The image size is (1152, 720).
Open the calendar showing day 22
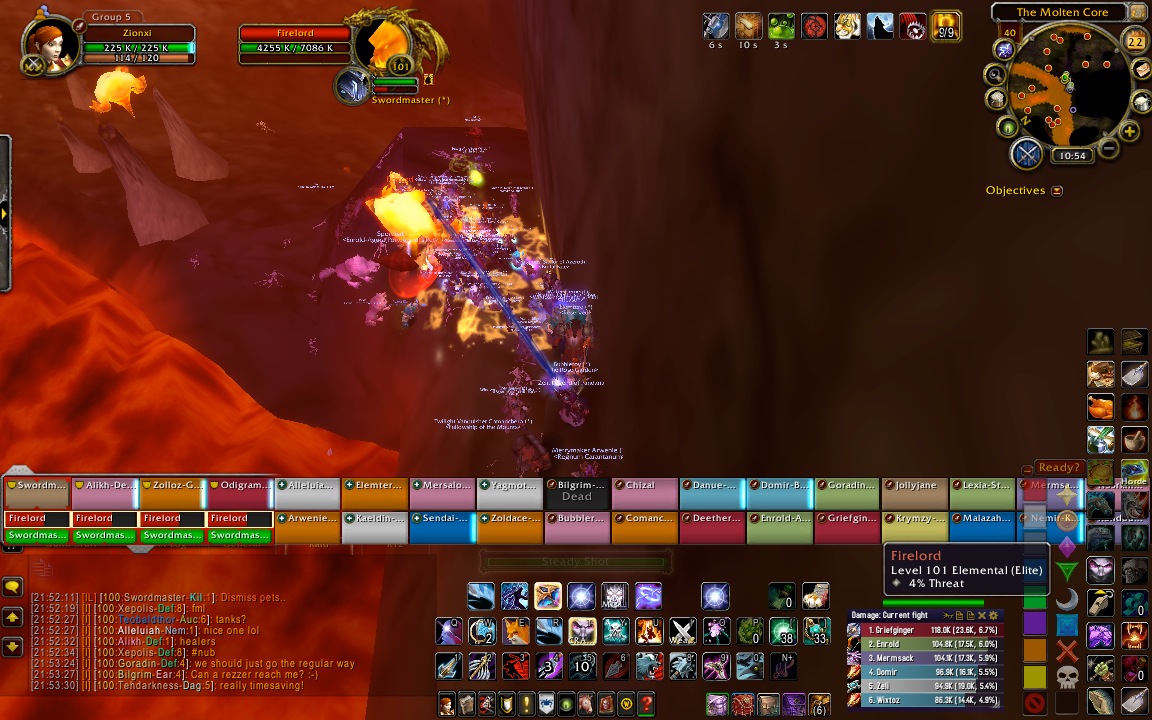pyautogui.click(x=1135, y=41)
